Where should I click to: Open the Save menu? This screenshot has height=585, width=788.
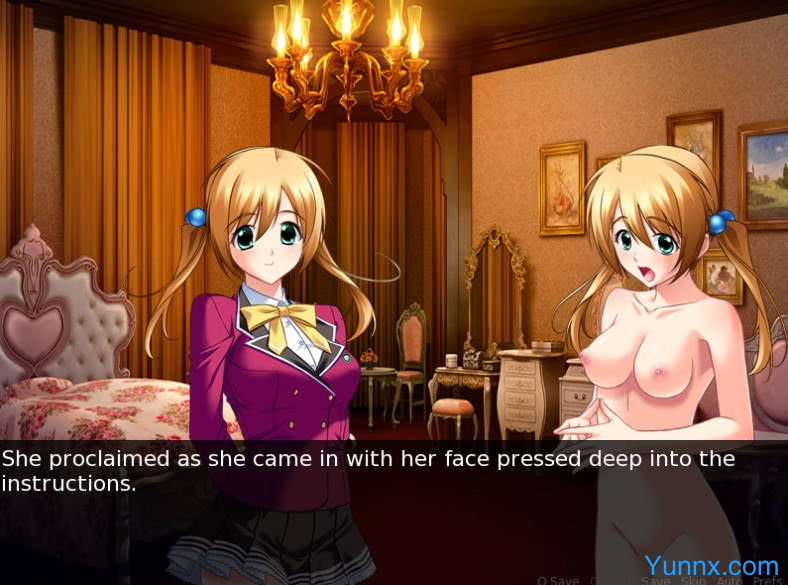pyautogui.click(x=656, y=580)
